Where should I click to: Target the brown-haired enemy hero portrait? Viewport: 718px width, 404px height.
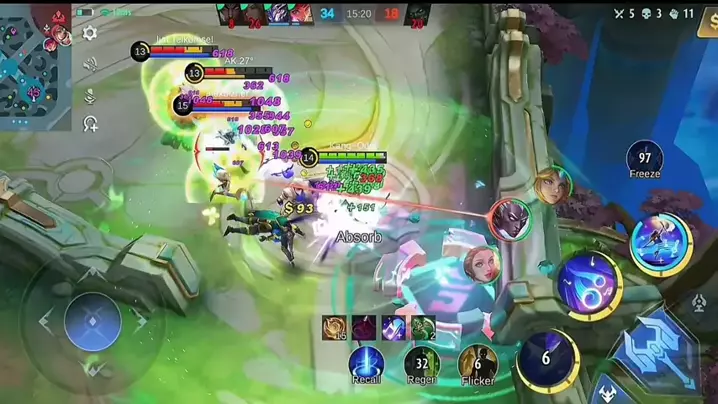tap(483, 266)
